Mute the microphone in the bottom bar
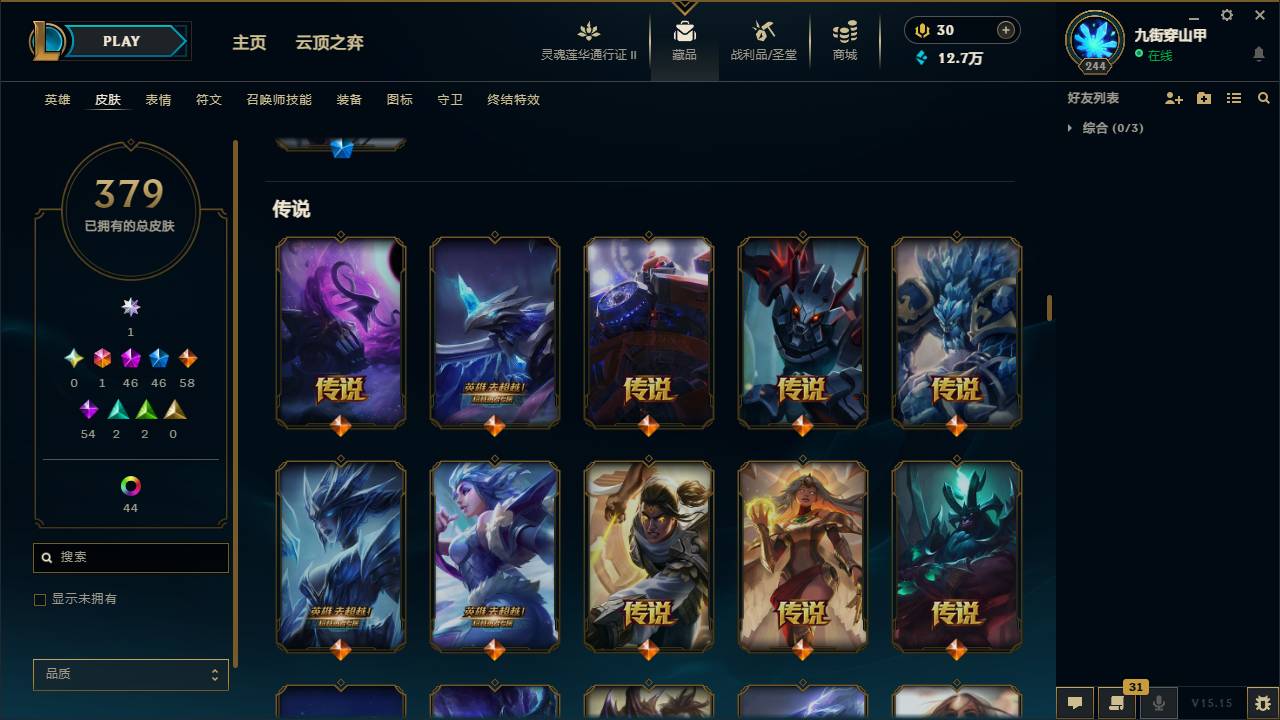Viewport: 1280px width, 720px height. (1159, 703)
